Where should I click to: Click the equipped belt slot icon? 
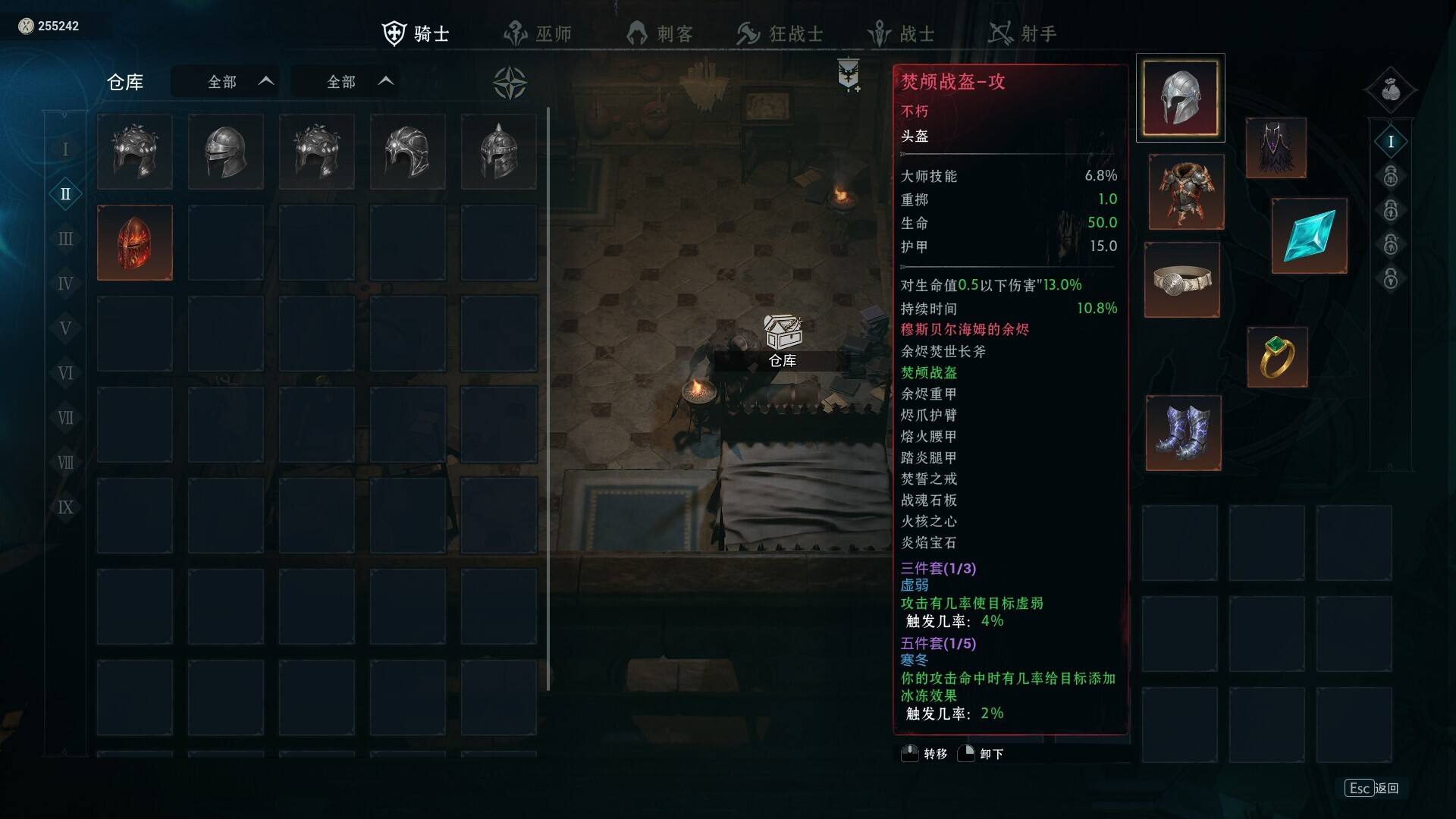(1181, 281)
